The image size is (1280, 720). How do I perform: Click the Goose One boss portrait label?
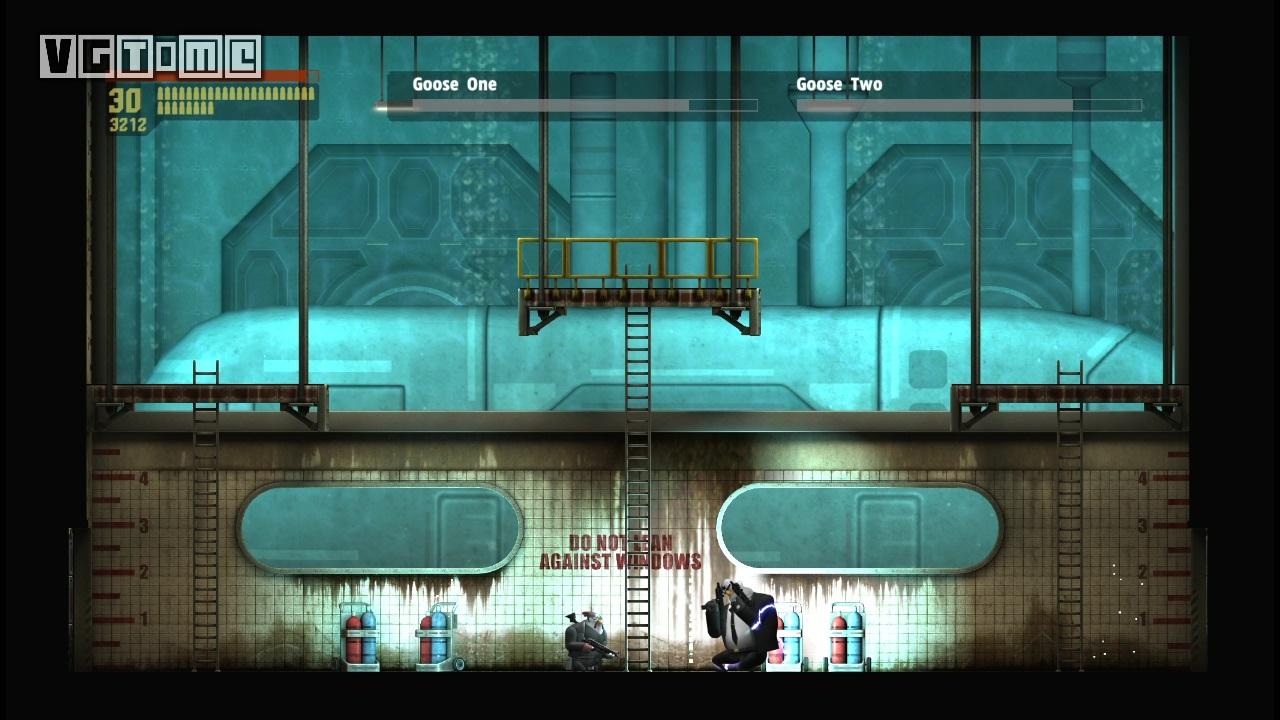pyautogui.click(x=453, y=84)
